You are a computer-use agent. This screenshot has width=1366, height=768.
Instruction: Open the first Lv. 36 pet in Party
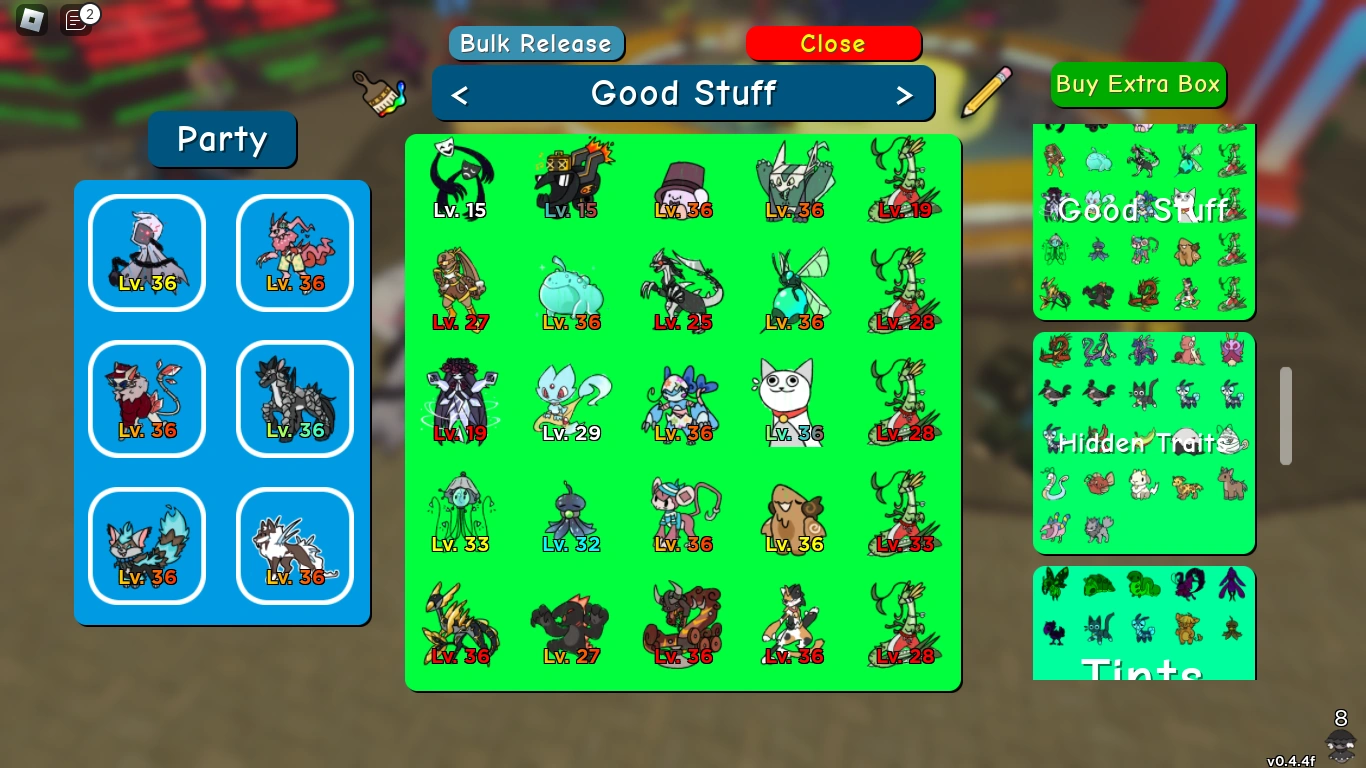point(146,252)
